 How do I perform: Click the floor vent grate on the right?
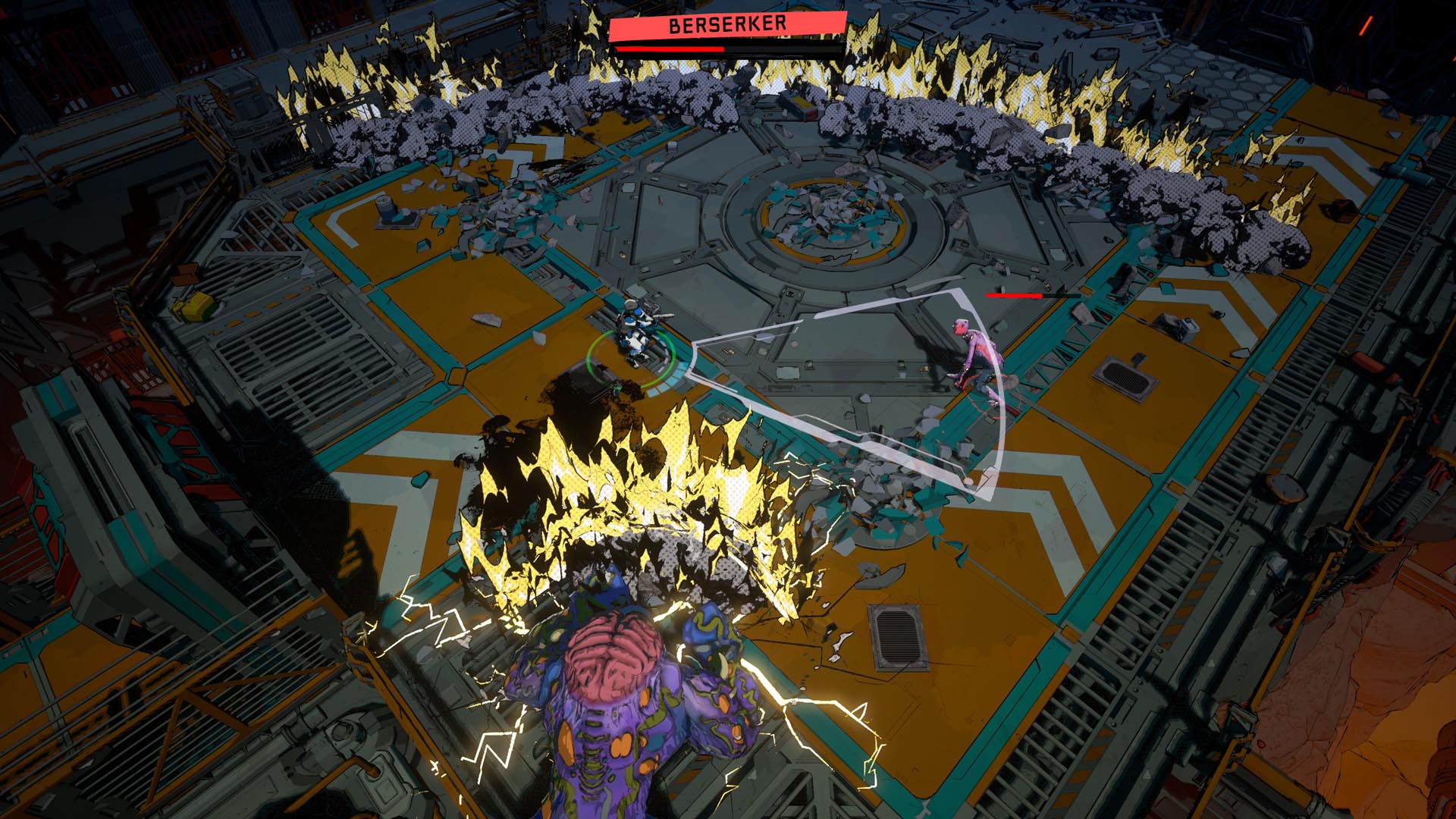[x=1125, y=375]
